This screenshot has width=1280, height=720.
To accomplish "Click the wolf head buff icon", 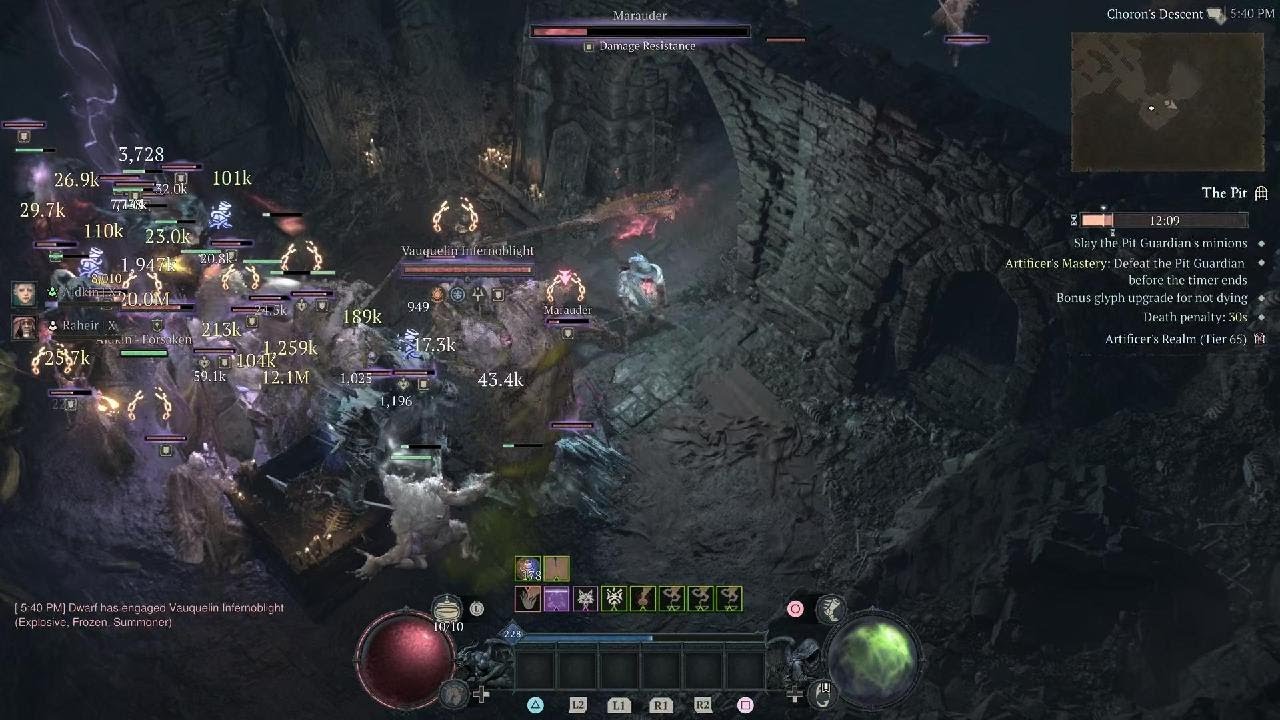I will 585,599.
